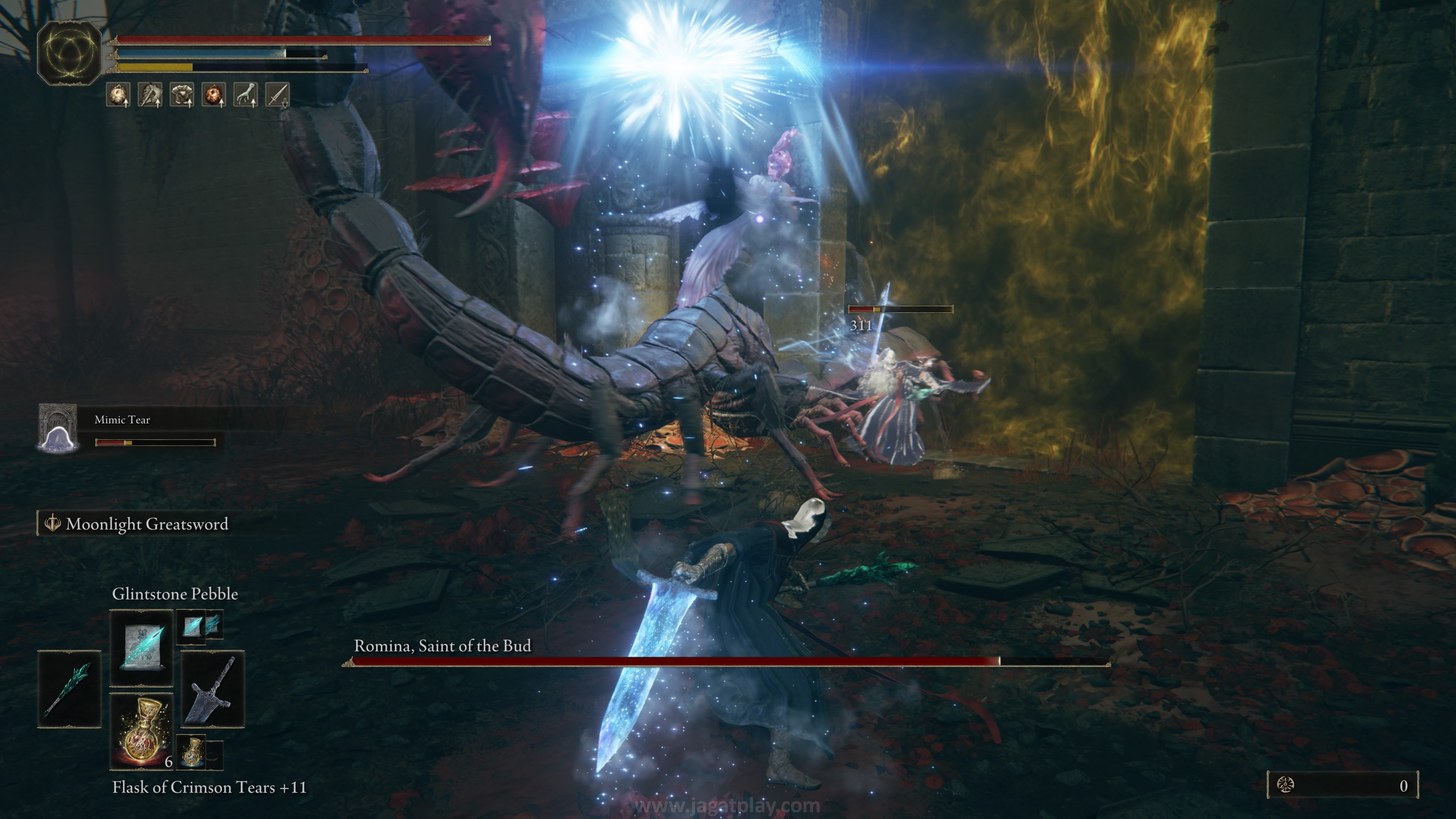Click the Moonlight Greatsword skill label

(146, 524)
